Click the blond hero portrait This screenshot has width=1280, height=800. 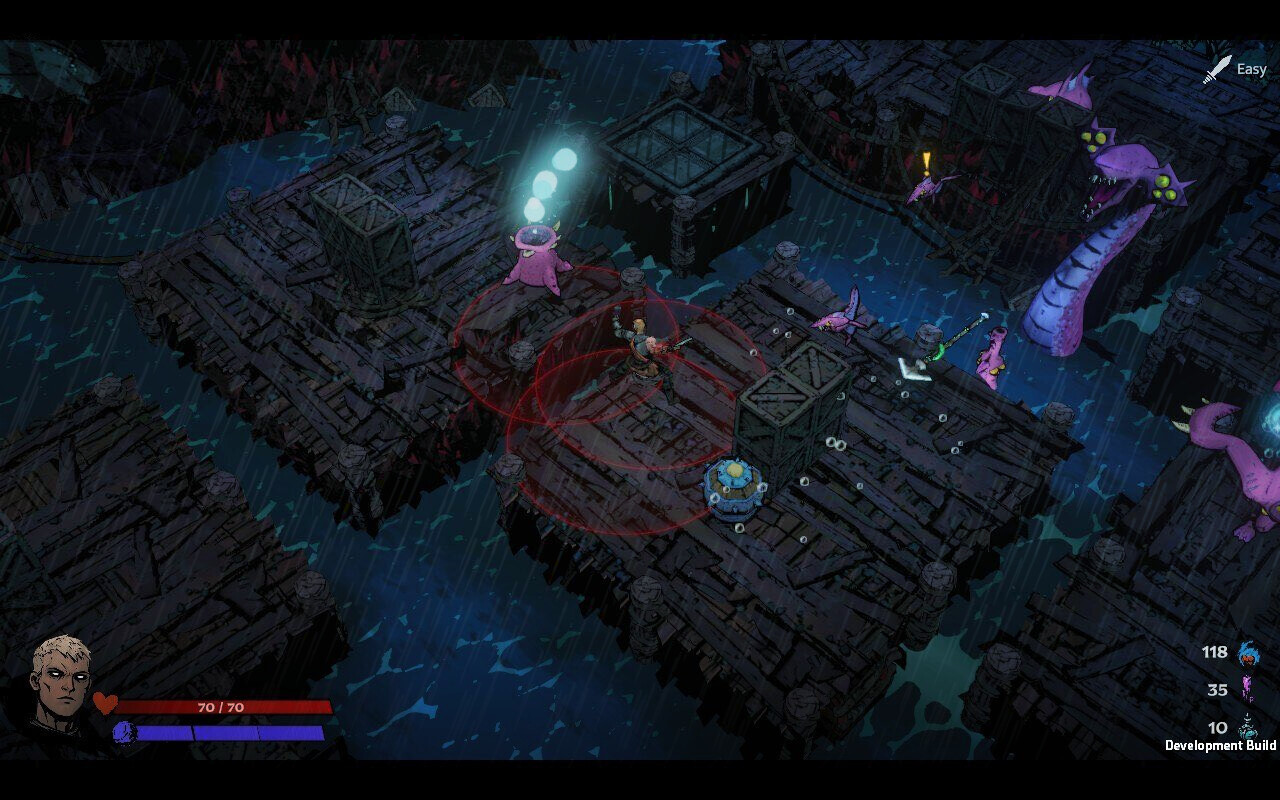point(62,684)
